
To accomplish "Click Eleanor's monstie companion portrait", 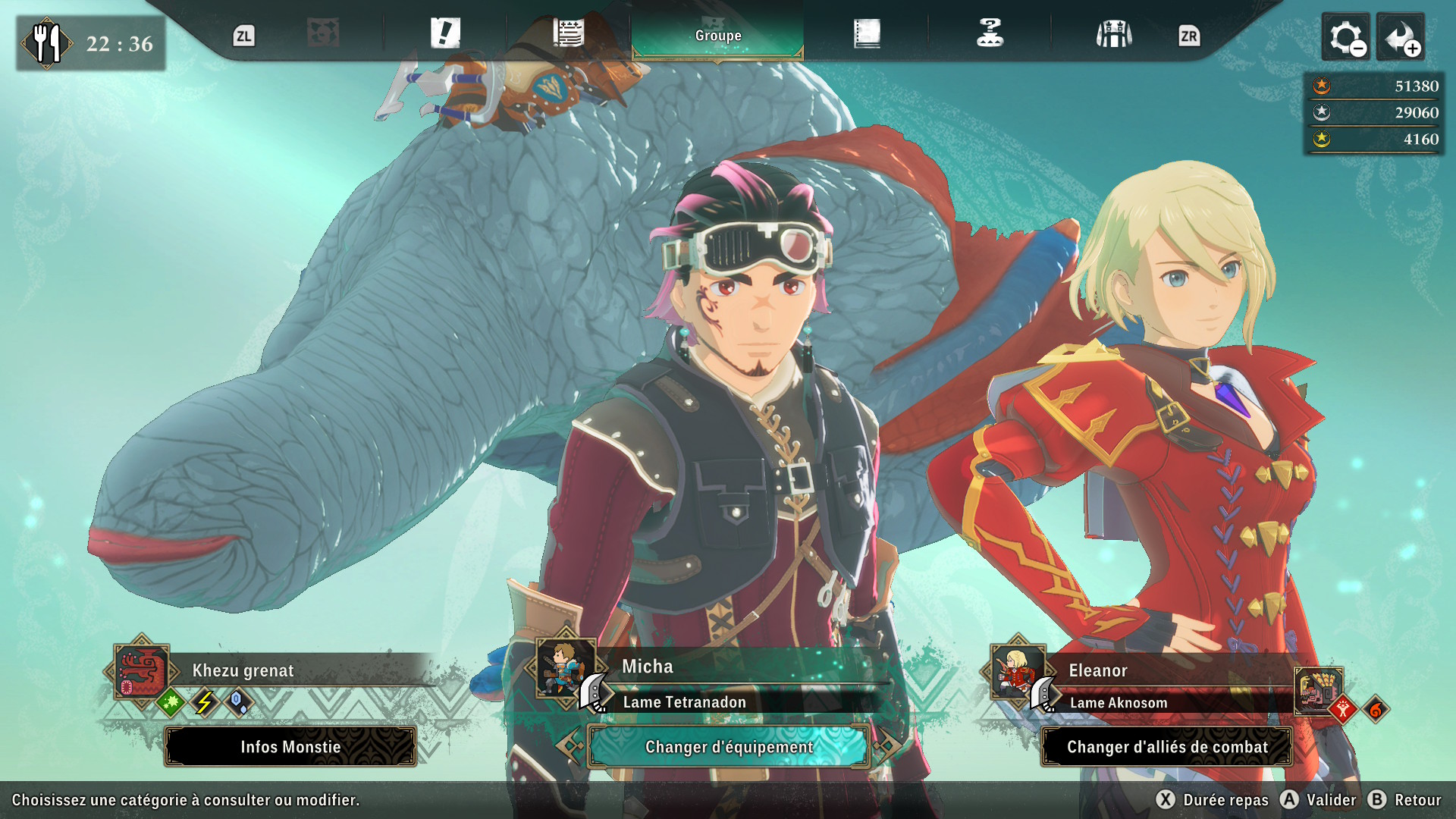I will point(1318,689).
